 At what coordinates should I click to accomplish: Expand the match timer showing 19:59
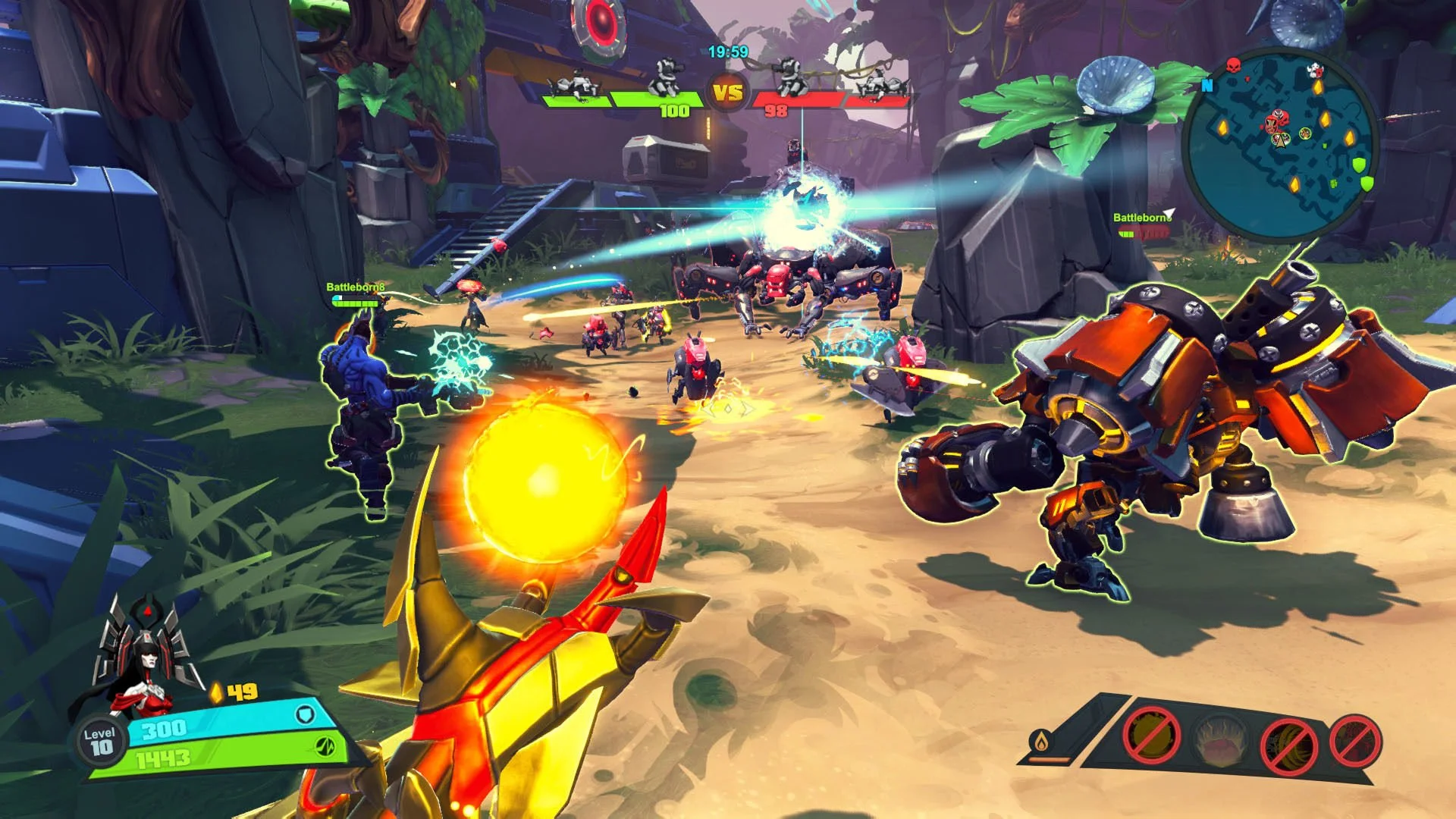729,51
